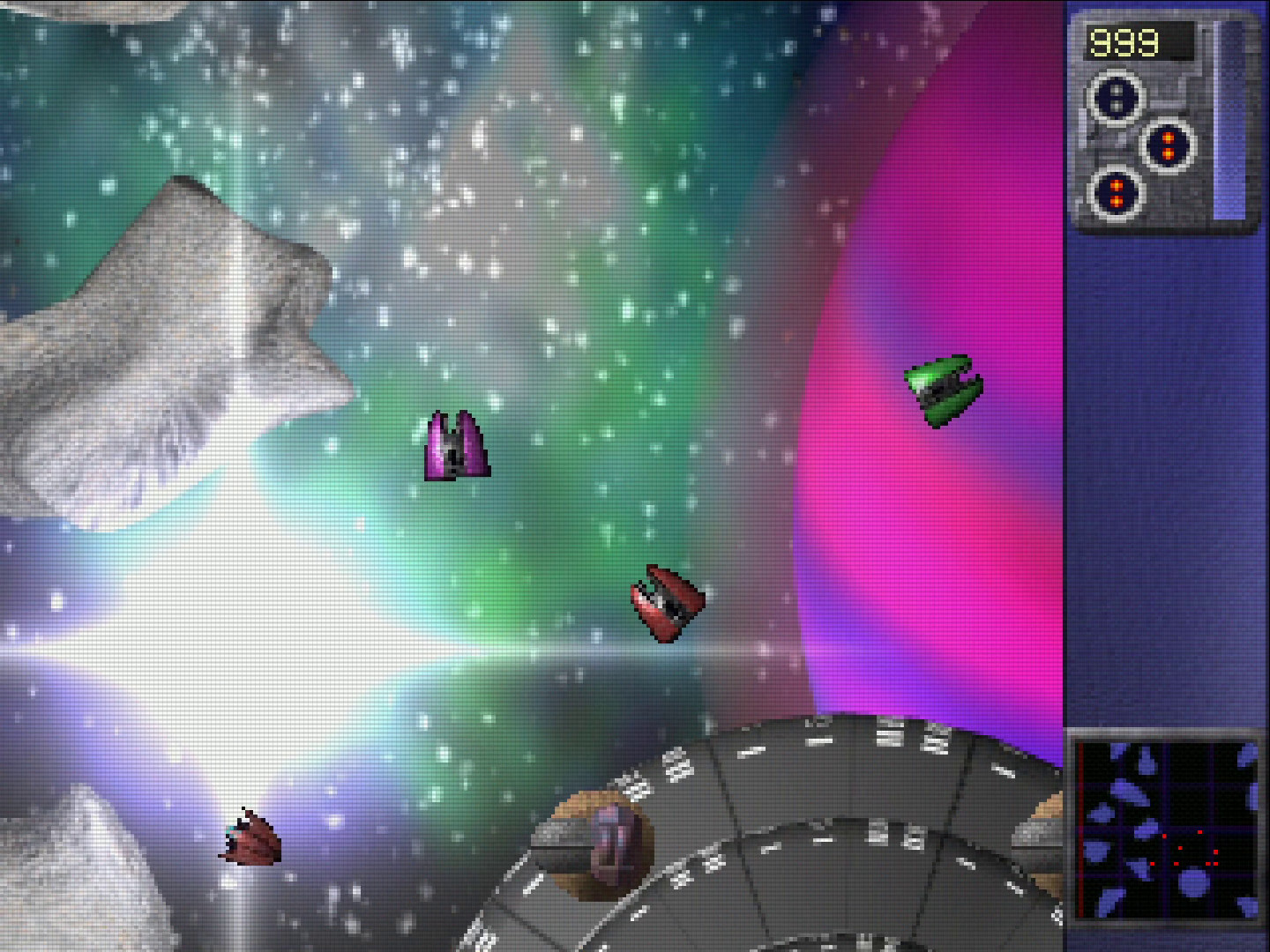Viewport: 1270px width, 952px height.
Task: Click the large blue asteroid blip on the minimap
Action: pyautogui.click(x=1193, y=882)
